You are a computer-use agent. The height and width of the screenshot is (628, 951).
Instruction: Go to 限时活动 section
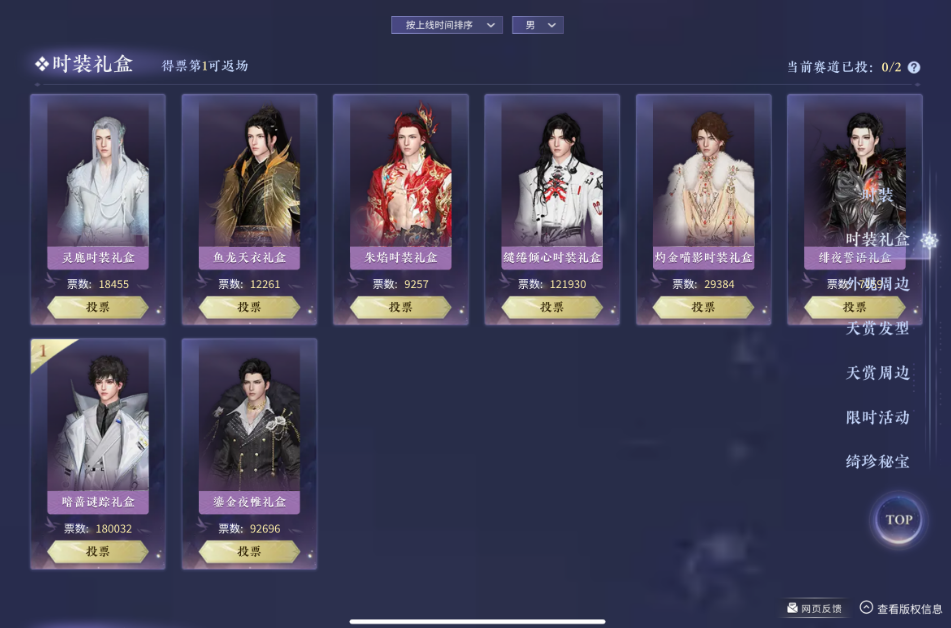click(877, 417)
